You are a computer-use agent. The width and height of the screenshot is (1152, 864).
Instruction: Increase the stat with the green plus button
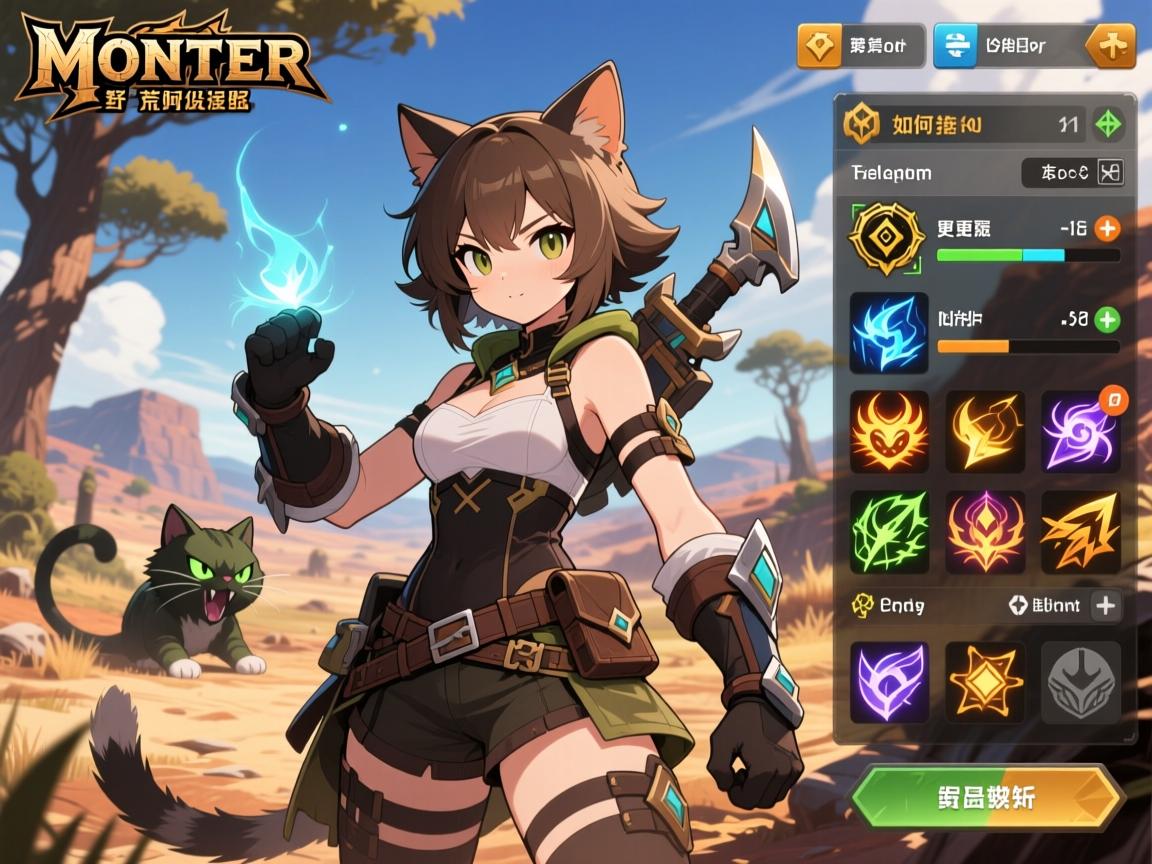coord(1107,320)
